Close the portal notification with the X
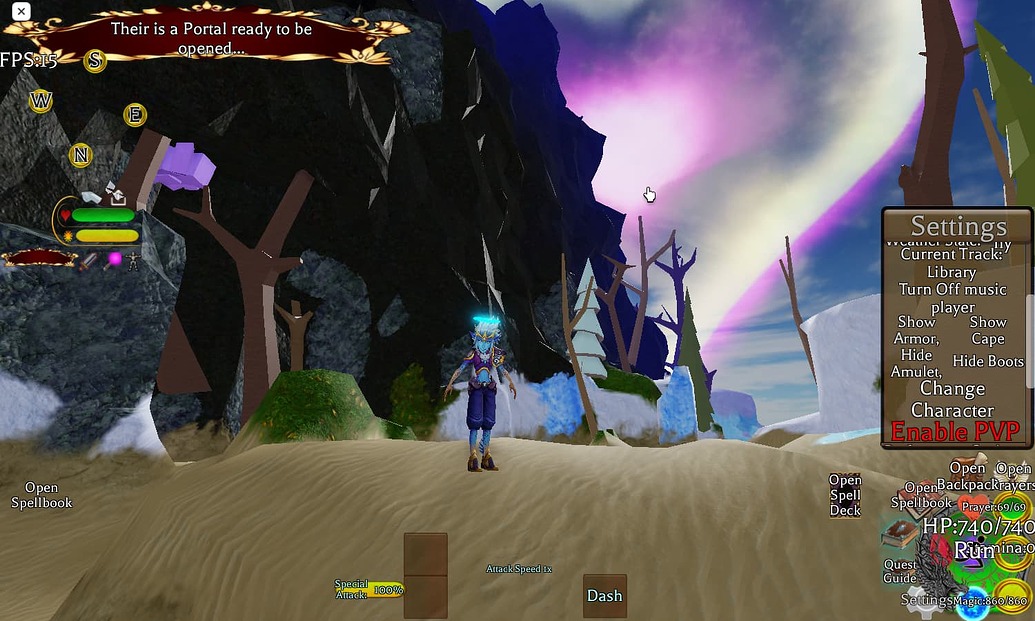The height and width of the screenshot is (621, 1035). coord(20,12)
